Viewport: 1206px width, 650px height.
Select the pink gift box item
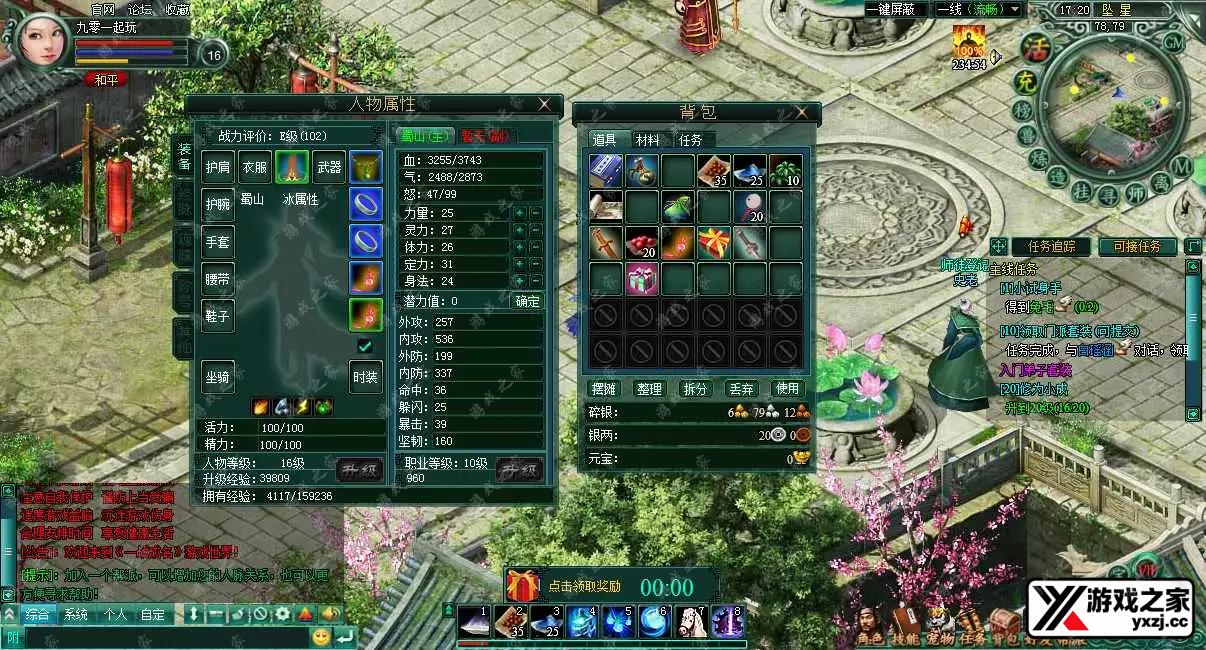click(642, 279)
